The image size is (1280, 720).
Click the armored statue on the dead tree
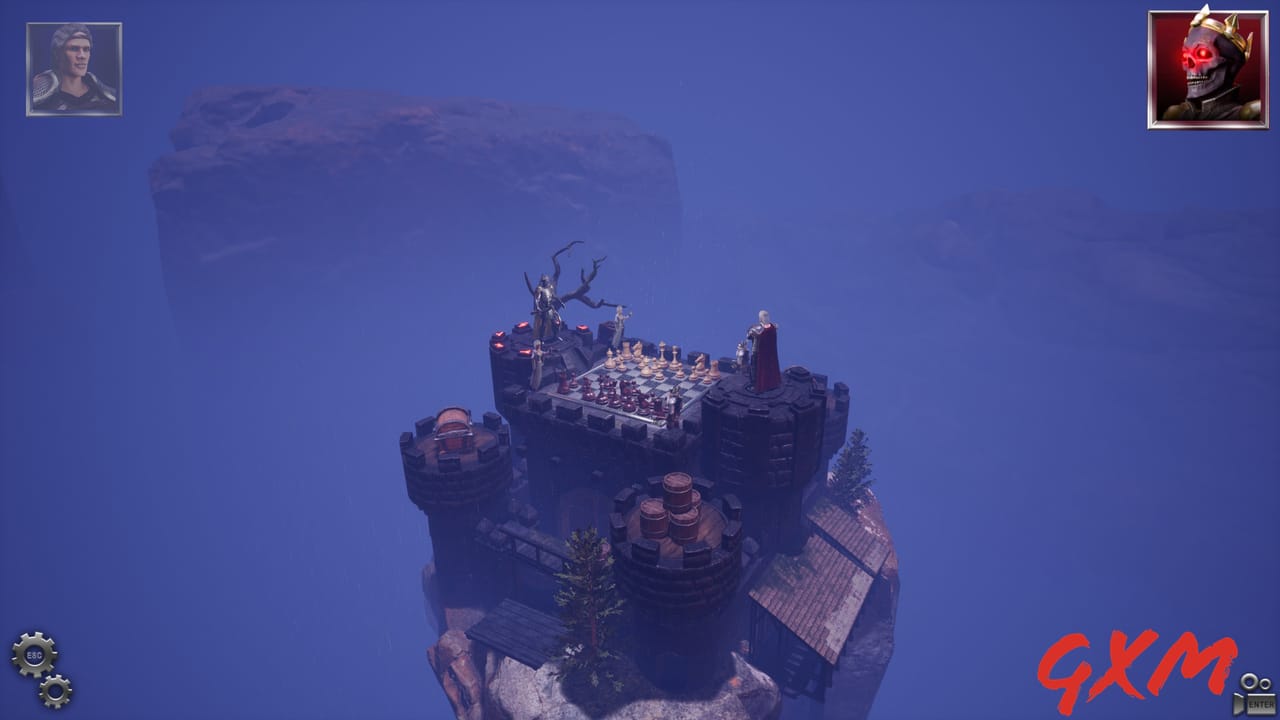point(547,300)
